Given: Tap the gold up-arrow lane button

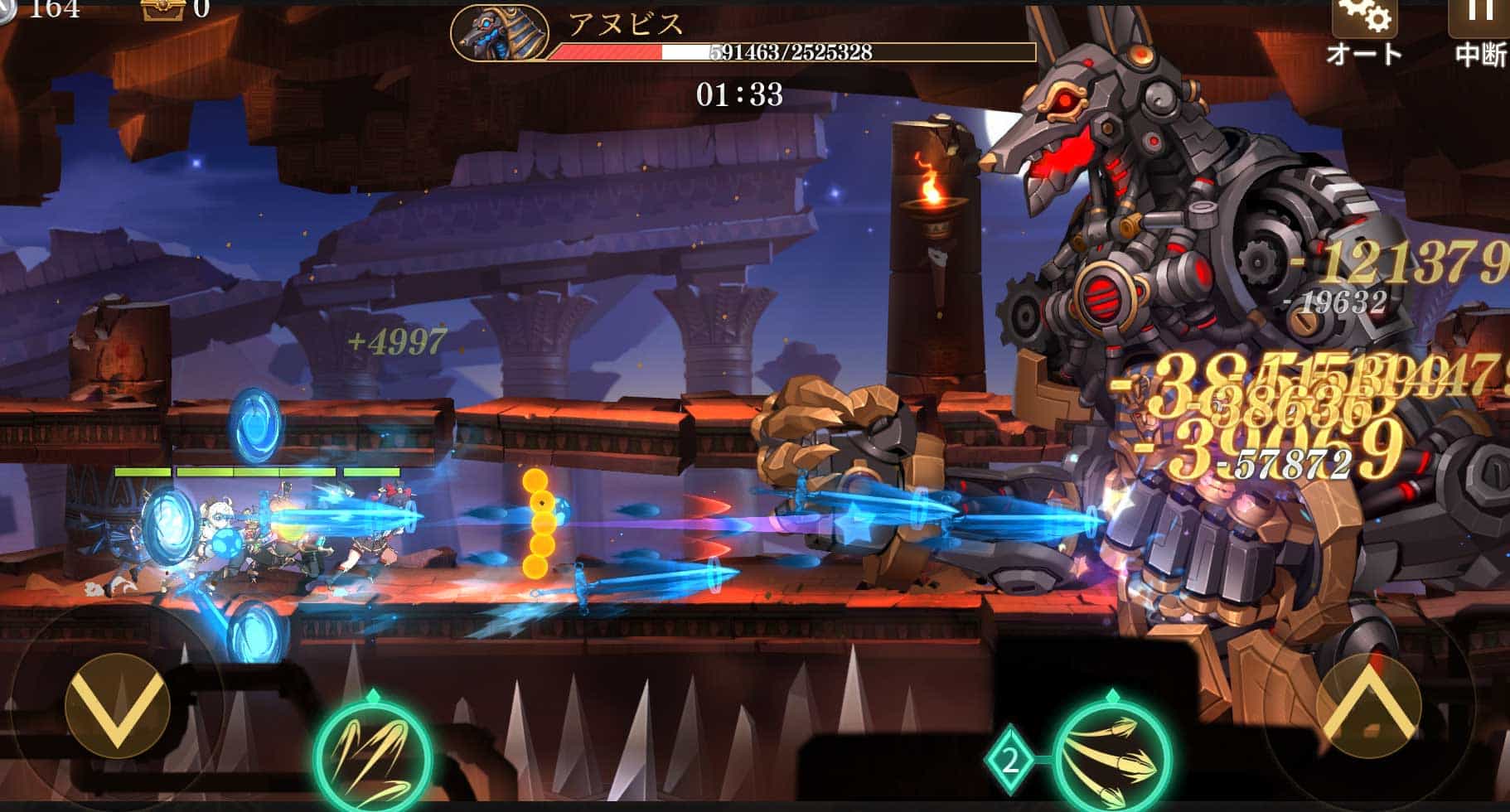Looking at the screenshot, I should 1367,706.
